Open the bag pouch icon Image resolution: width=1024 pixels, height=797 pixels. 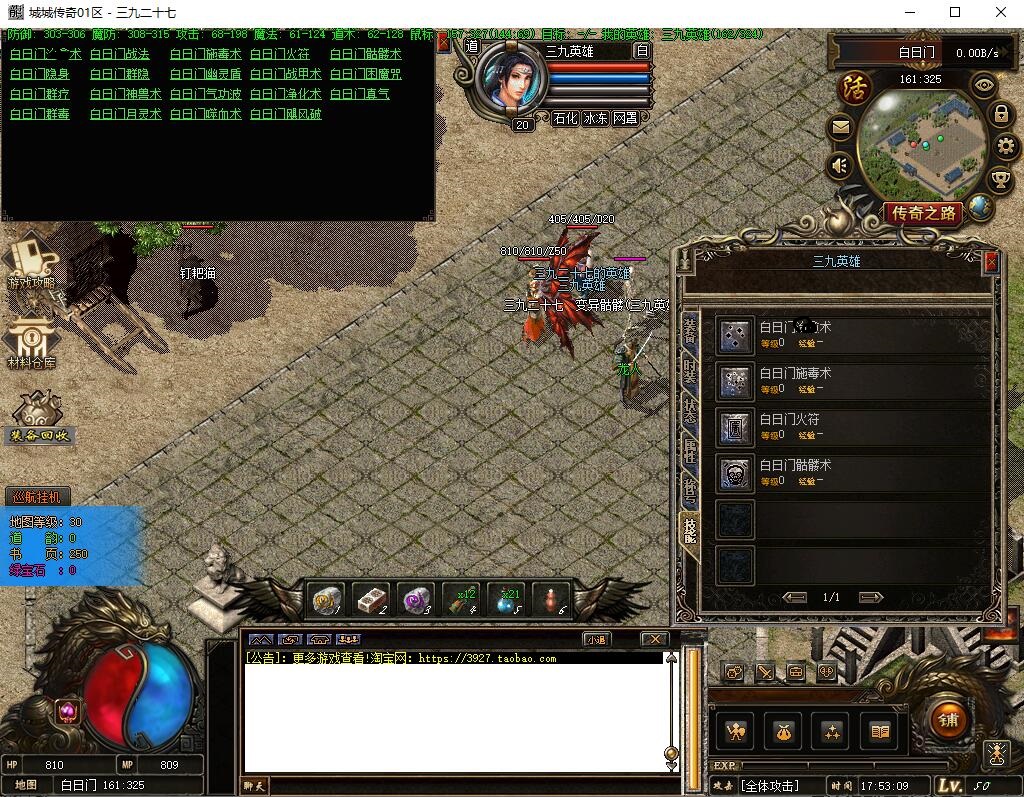coord(785,732)
